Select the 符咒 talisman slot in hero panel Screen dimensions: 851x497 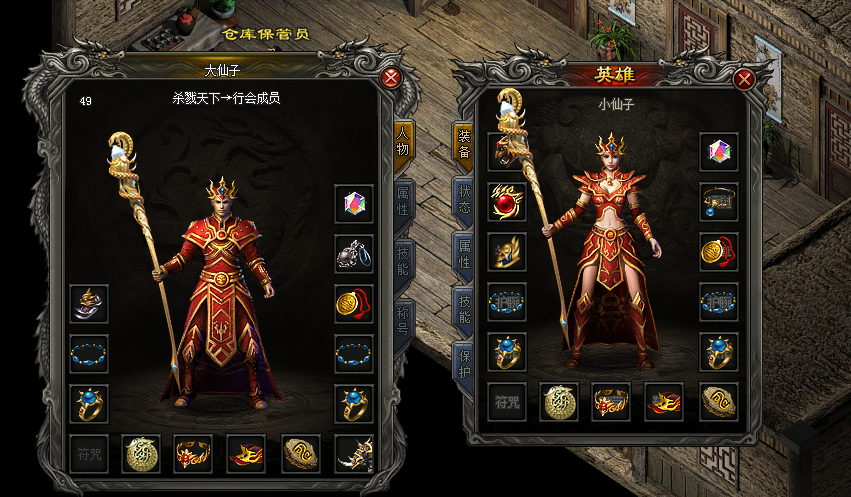point(507,401)
